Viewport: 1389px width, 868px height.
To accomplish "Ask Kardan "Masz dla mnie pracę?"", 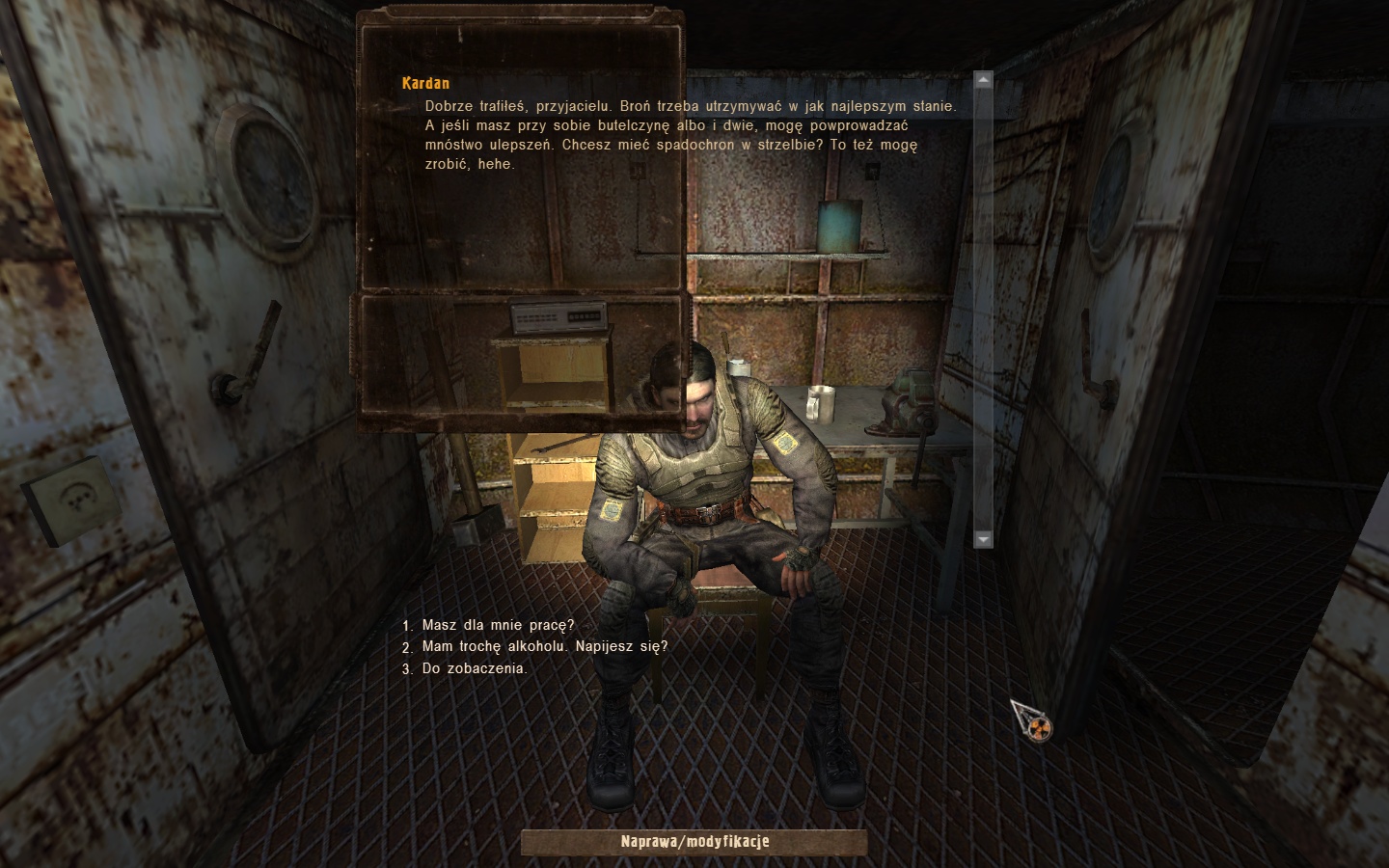I will pos(498,625).
